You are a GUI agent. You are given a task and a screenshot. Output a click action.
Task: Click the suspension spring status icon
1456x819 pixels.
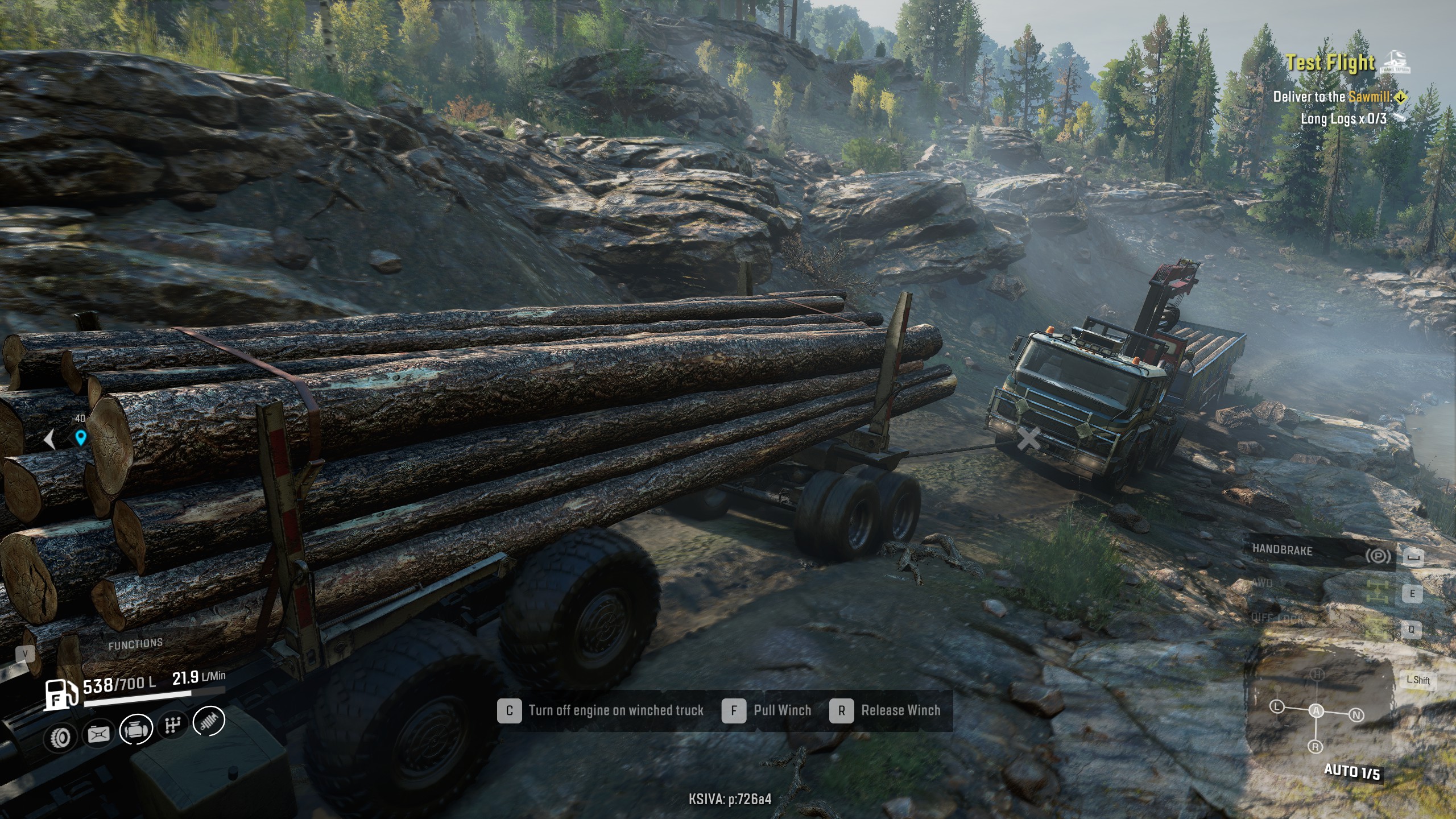pyautogui.click(x=209, y=721)
